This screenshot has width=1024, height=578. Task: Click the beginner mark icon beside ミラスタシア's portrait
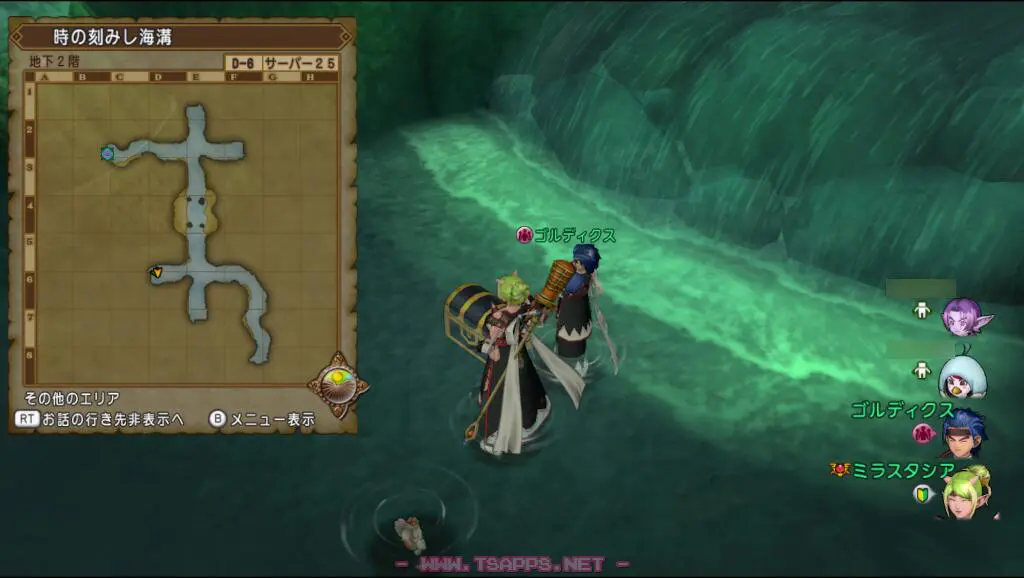click(922, 493)
